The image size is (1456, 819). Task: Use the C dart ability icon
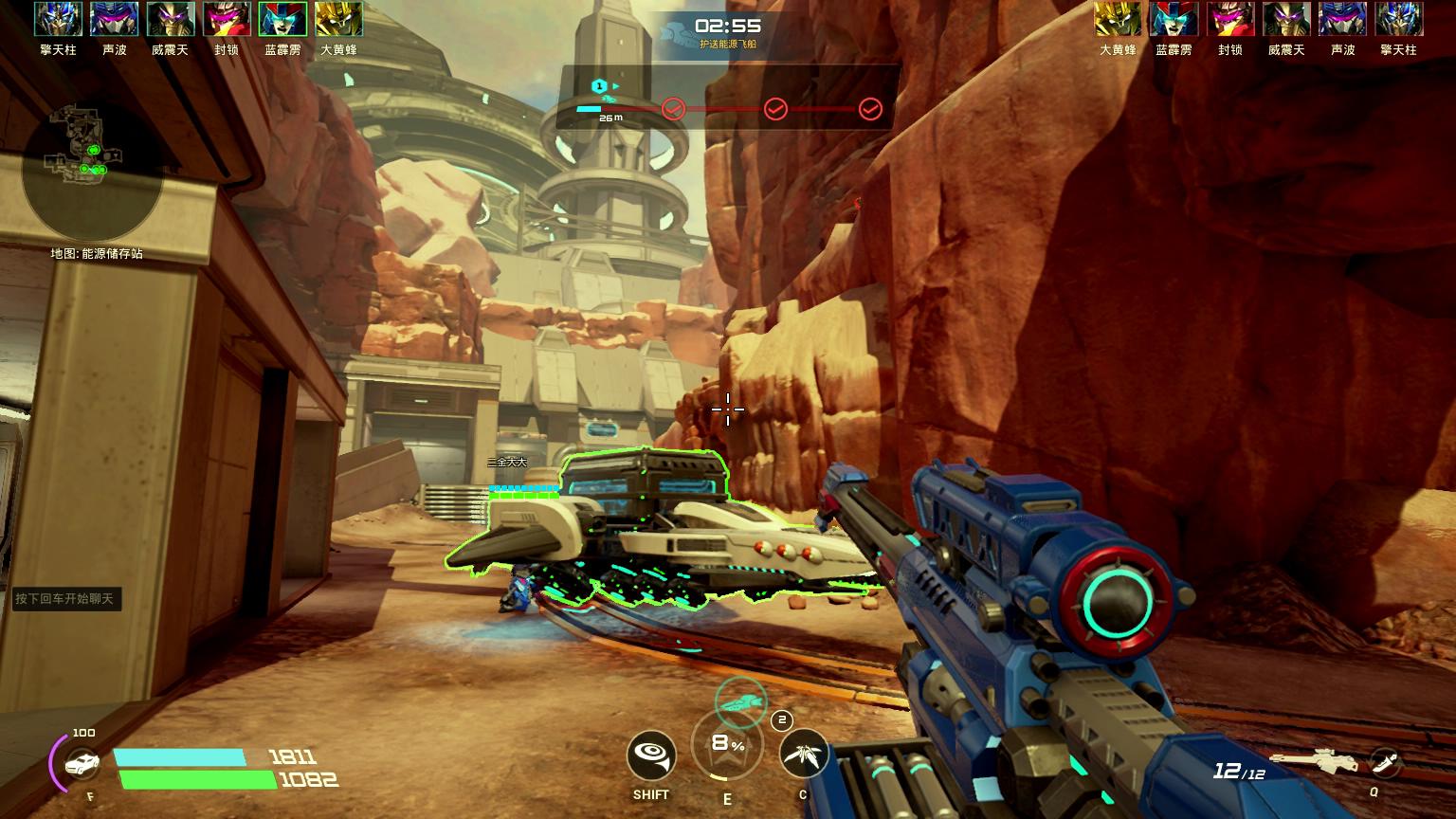tap(801, 755)
